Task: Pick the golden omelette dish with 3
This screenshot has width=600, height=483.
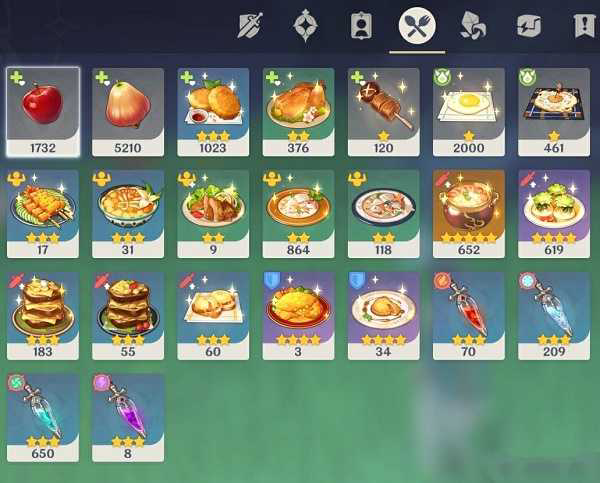Action: pos(298,309)
